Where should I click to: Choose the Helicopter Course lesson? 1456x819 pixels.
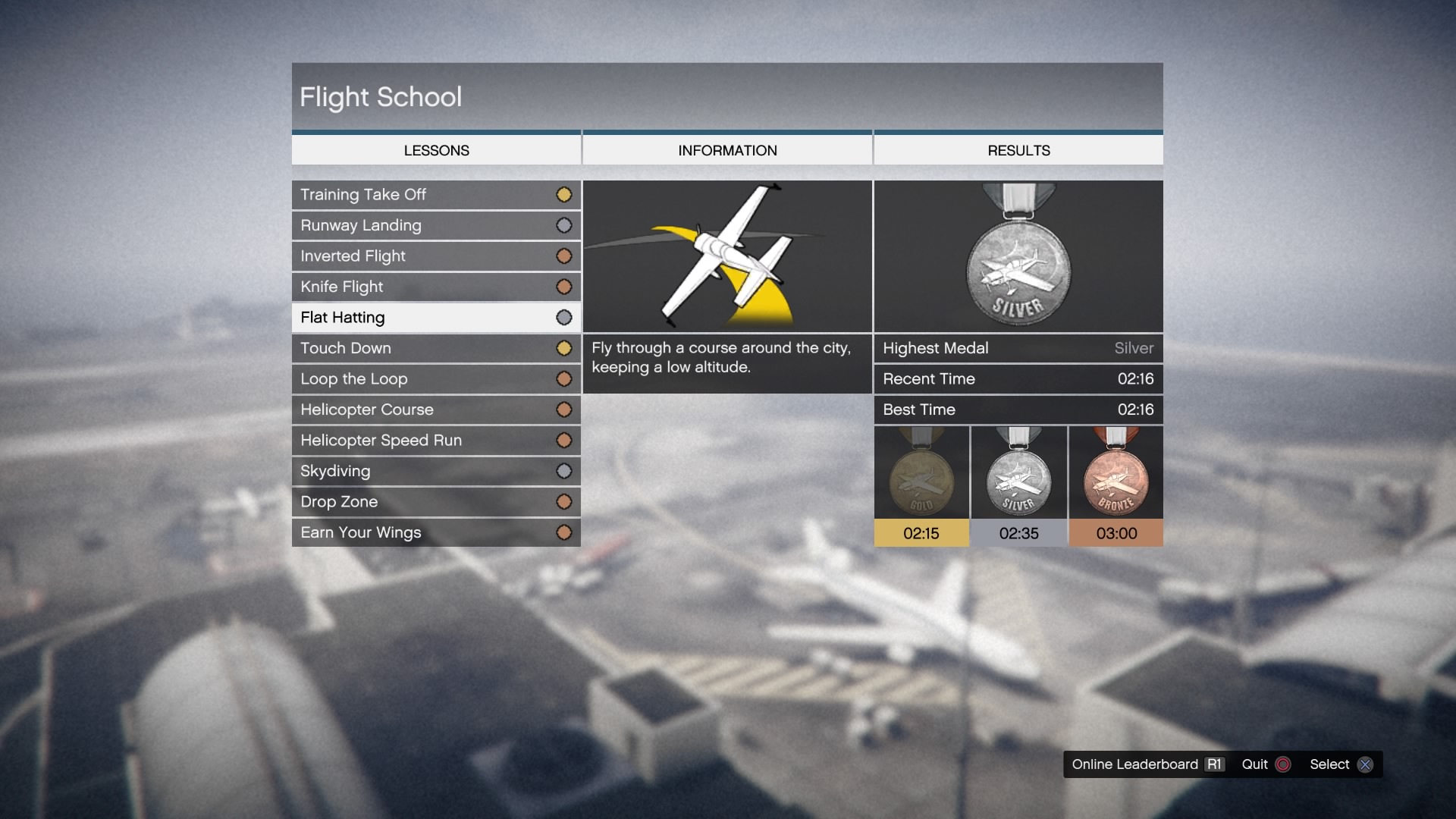436,409
